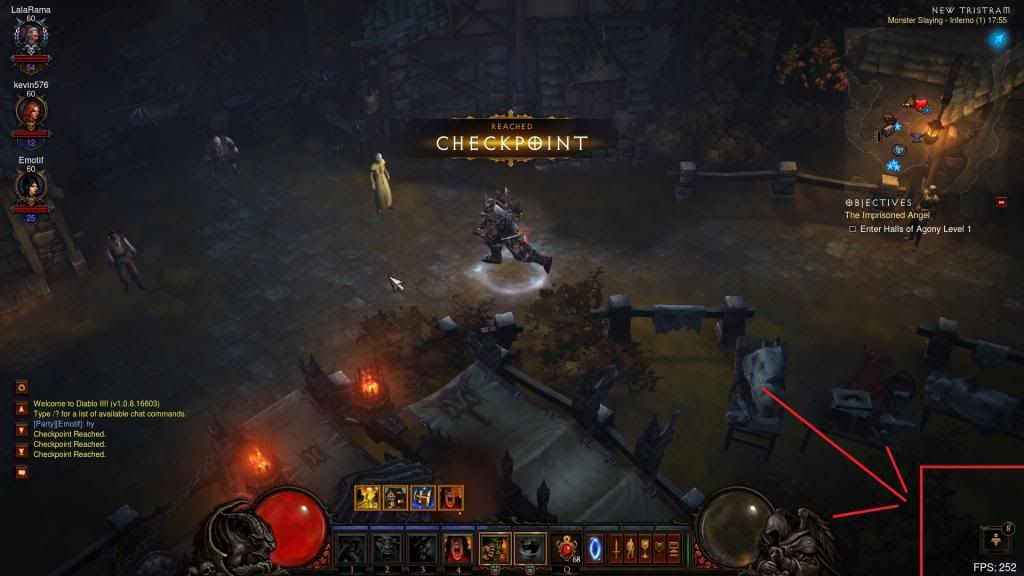Open the Inventory with the character figure icon
1024x576 pixels.
click(x=631, y=548)
